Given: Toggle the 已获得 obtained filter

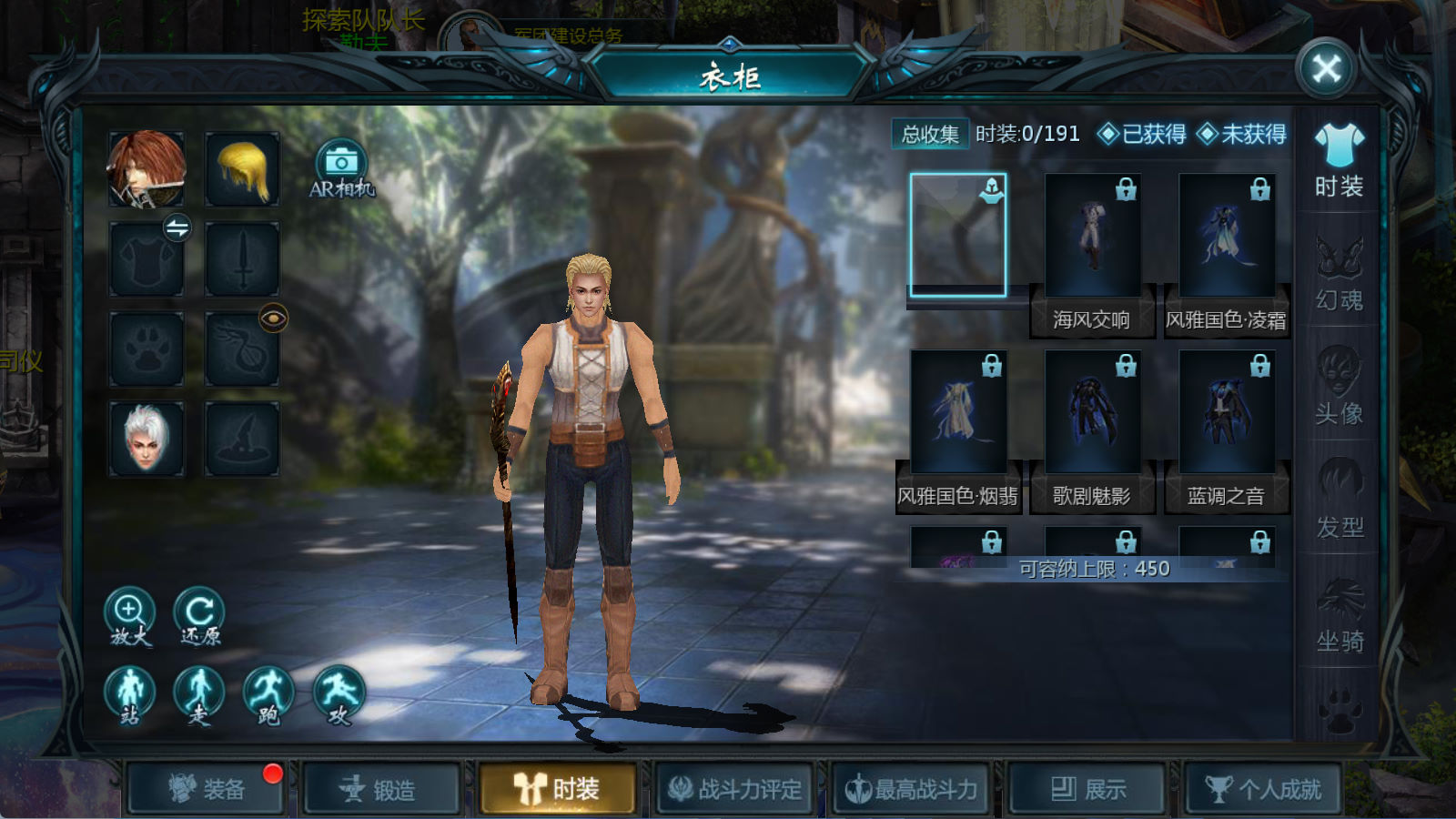Looking at the screenshot, I should 1142,135.
